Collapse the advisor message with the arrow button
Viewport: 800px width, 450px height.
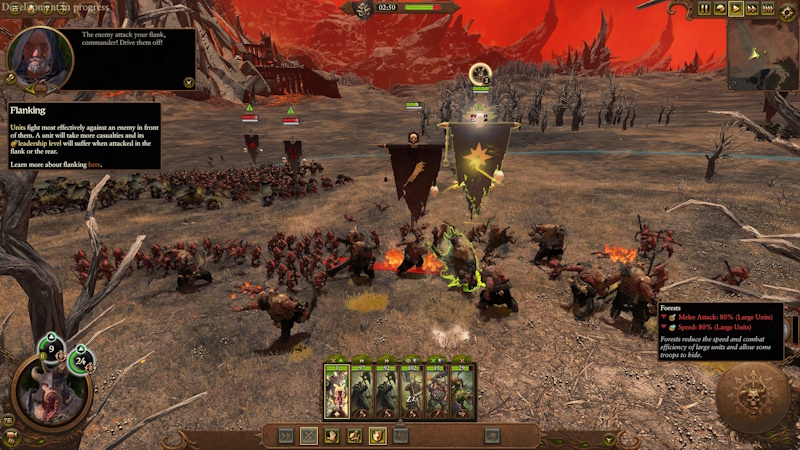(188, 82)
